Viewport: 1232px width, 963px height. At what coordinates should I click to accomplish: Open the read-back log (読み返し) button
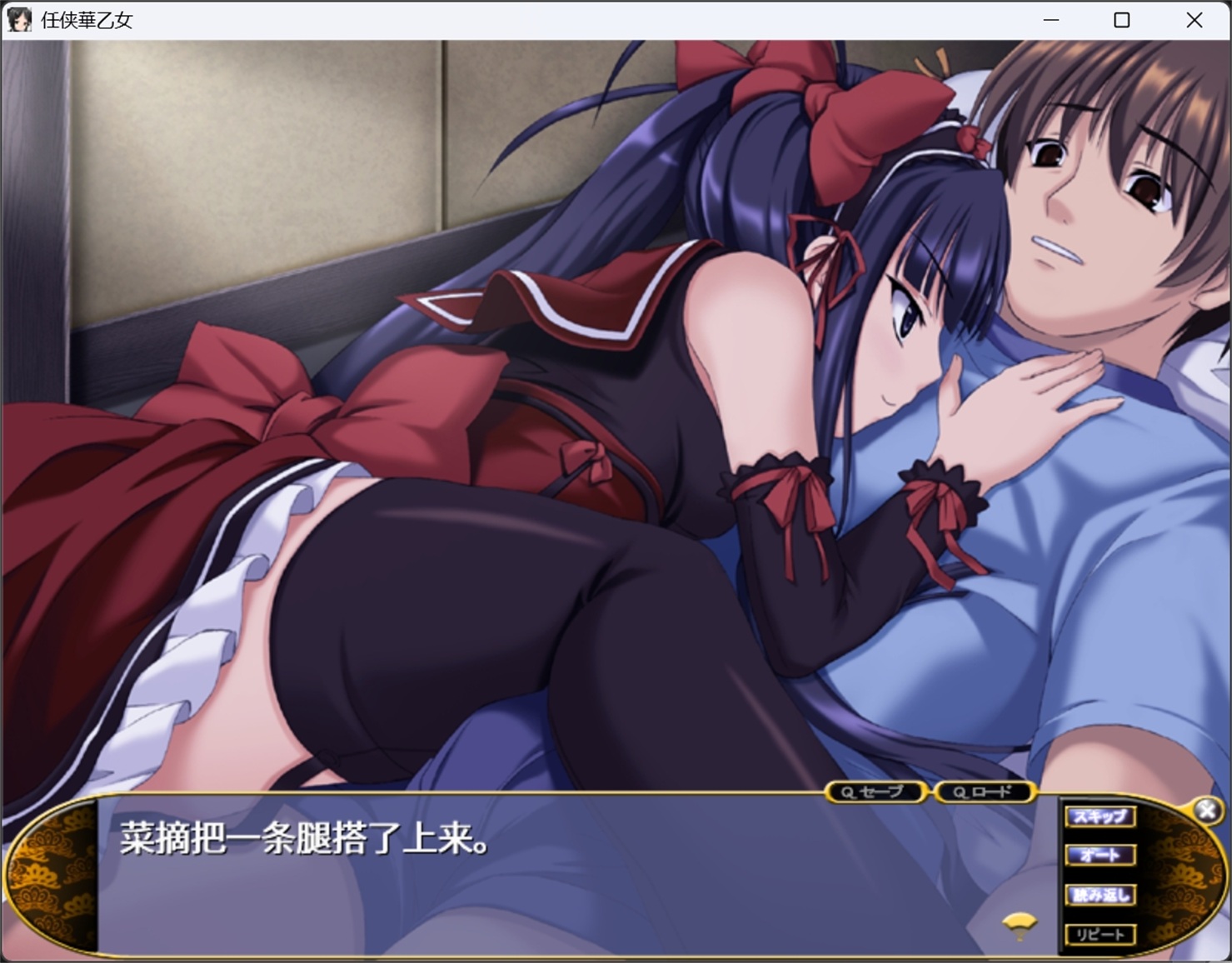tap(1100, 896)
